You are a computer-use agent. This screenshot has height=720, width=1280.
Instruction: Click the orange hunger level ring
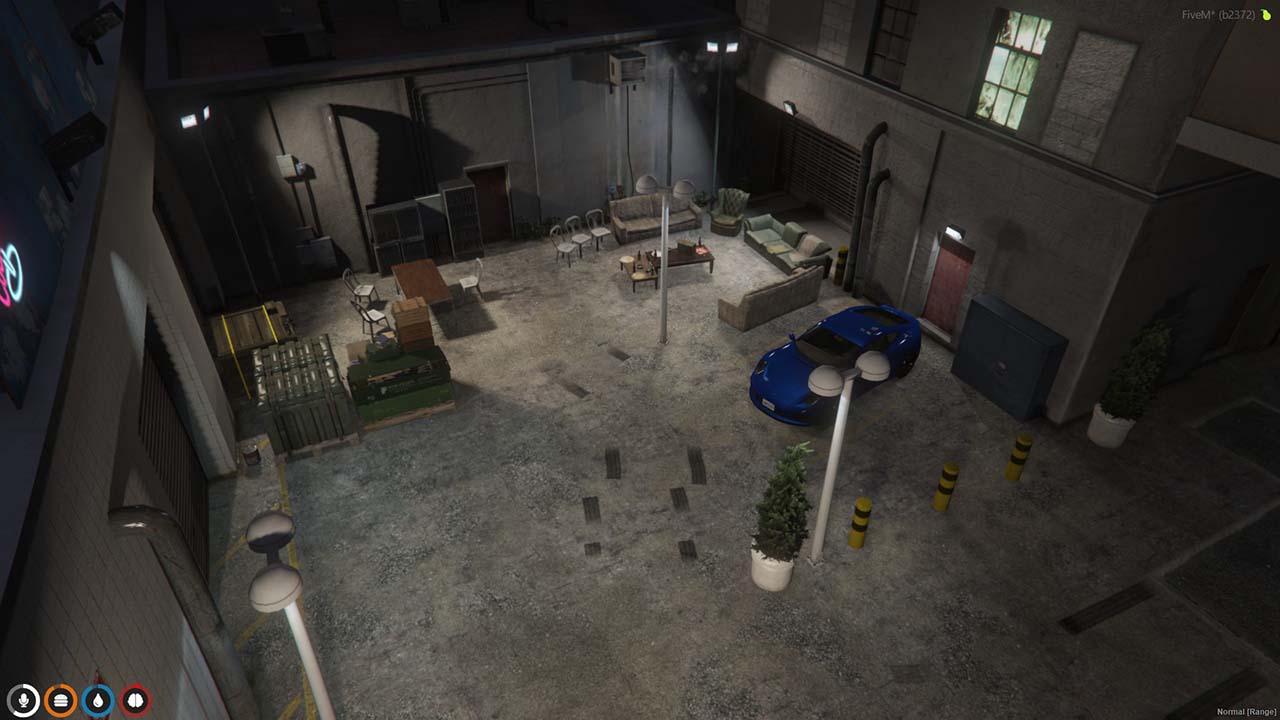pyautogui.click(x=62, y=688)
